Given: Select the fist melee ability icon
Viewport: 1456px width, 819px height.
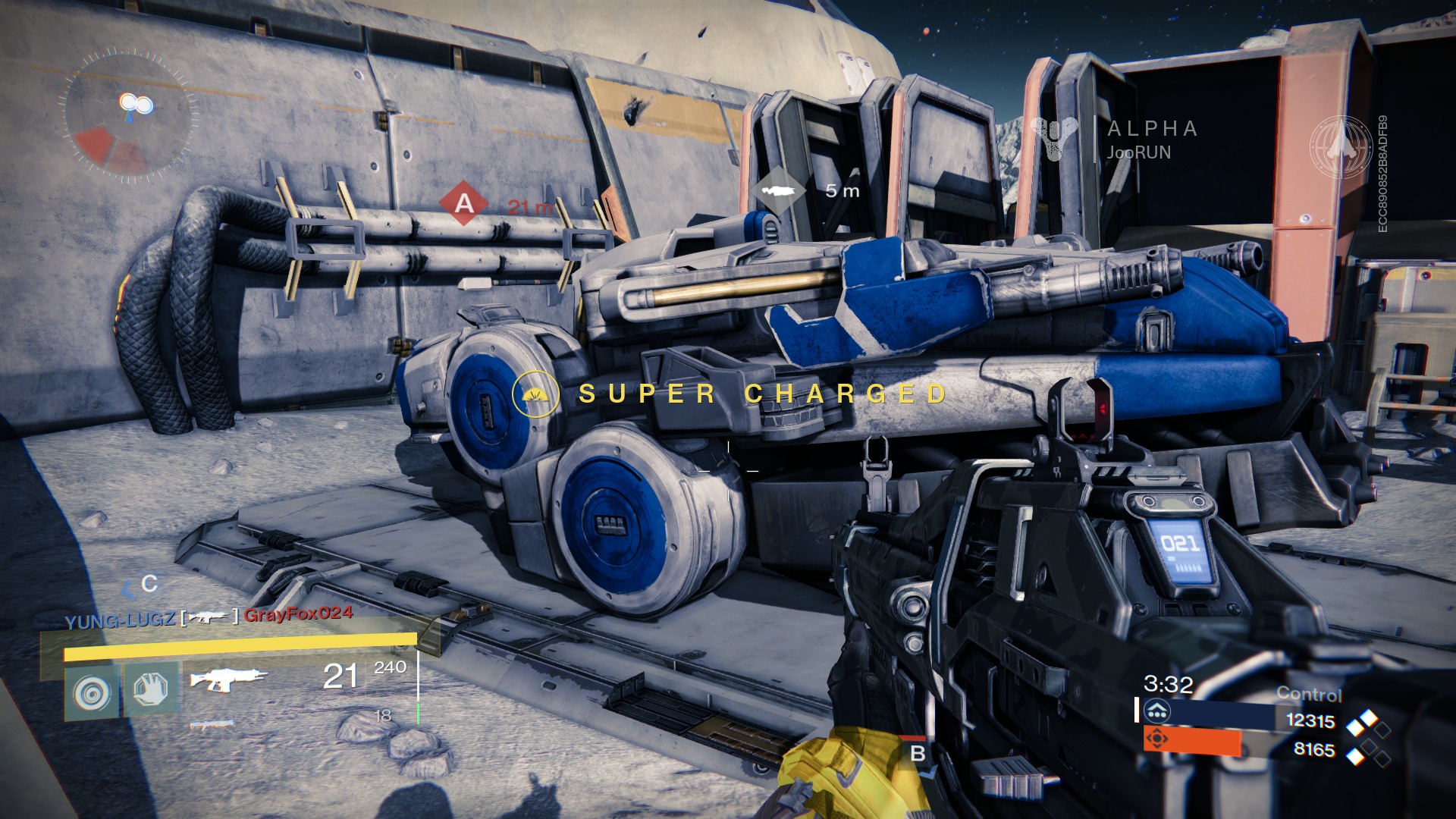Looking at the screenshot, I should click(151, 689).
